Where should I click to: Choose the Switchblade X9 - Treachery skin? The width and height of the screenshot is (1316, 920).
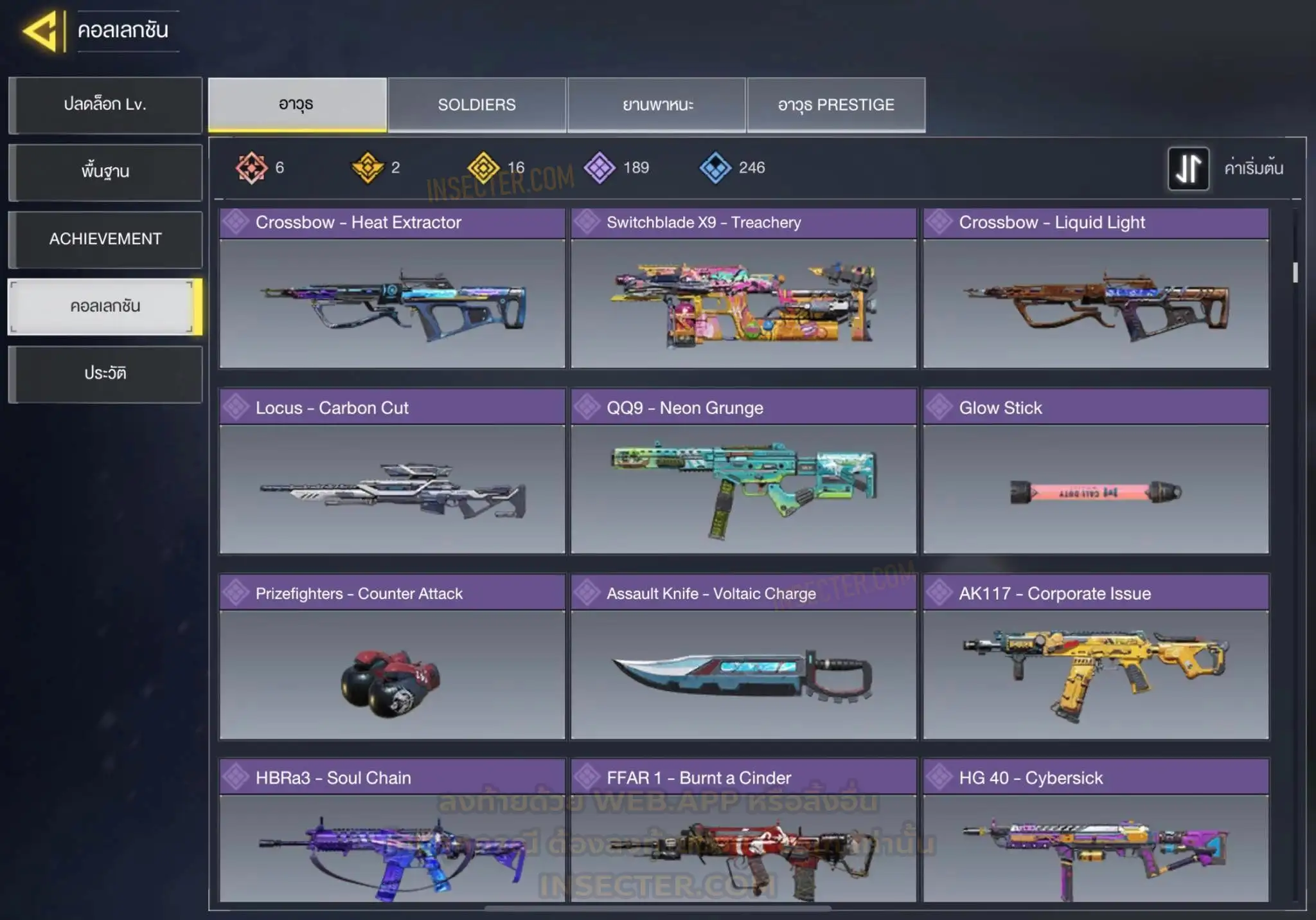tap(743, 288)
